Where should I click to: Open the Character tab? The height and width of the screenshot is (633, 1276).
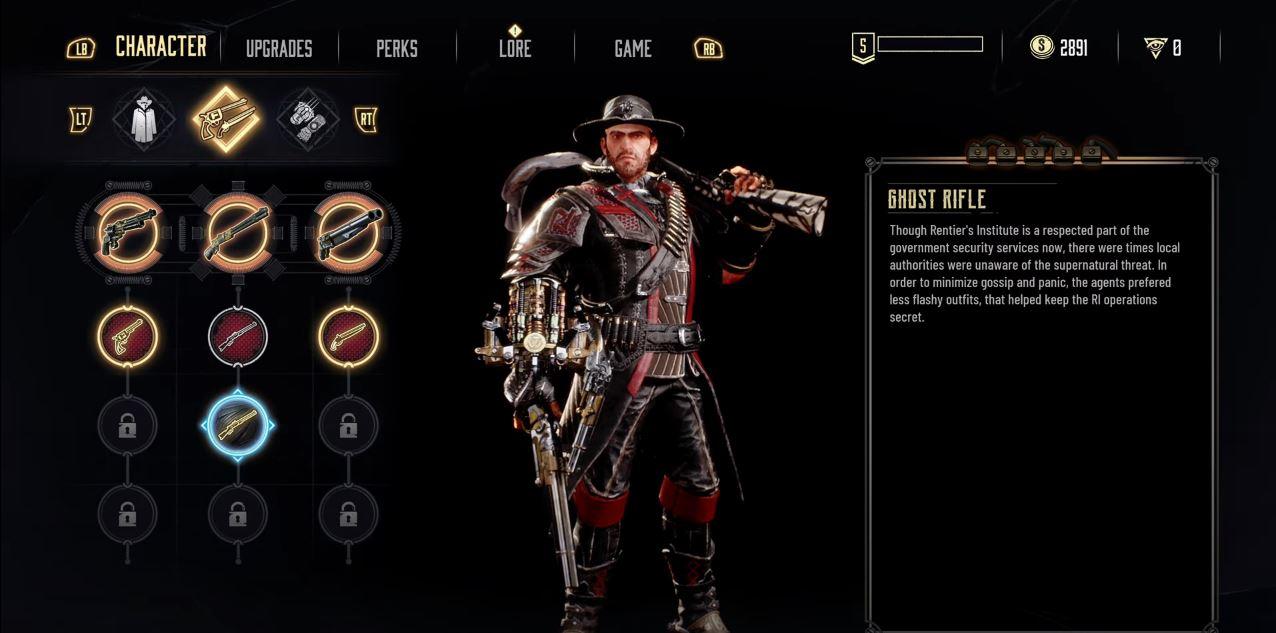coord(161,47)
